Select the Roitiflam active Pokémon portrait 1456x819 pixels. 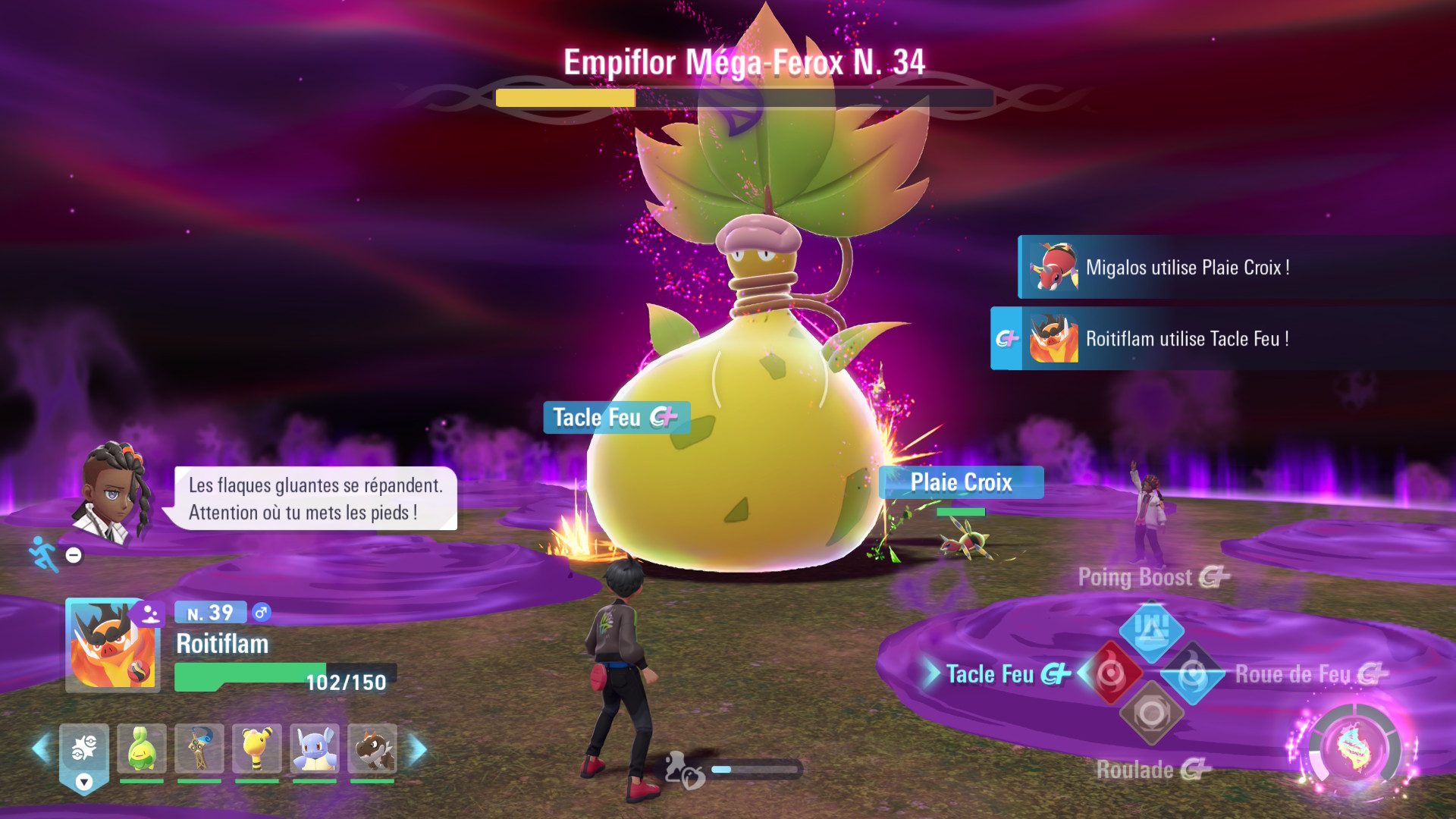112,645
